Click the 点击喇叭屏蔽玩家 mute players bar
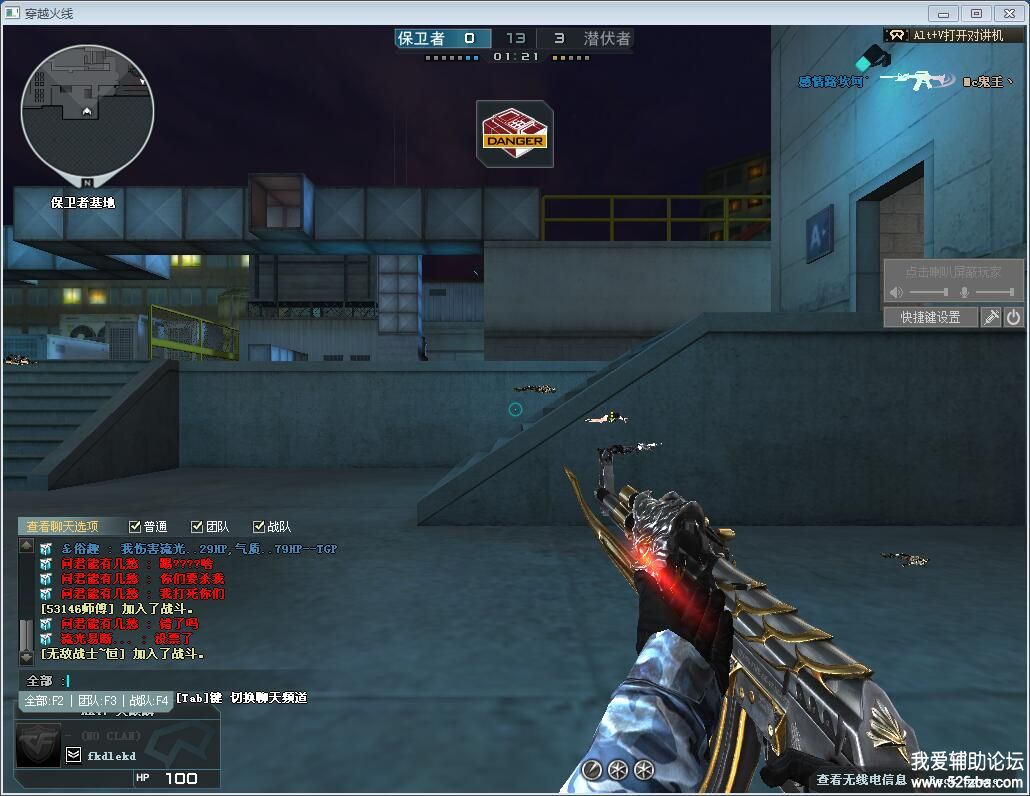Image resolution: width=1030 pixels, height=796 pixels. (953, 272)
